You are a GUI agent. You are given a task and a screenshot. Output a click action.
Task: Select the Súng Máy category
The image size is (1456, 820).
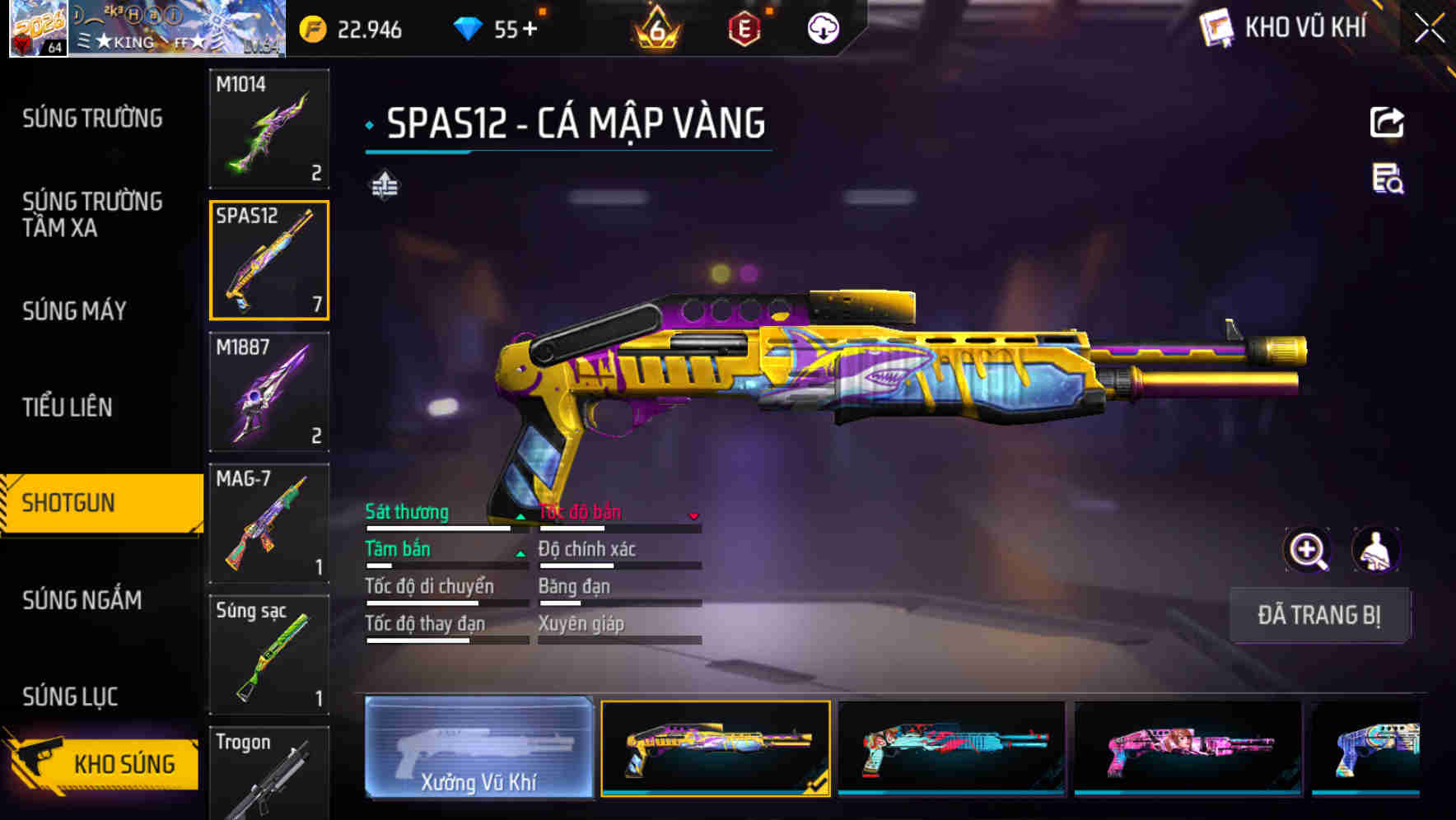[x=75, y=310]
